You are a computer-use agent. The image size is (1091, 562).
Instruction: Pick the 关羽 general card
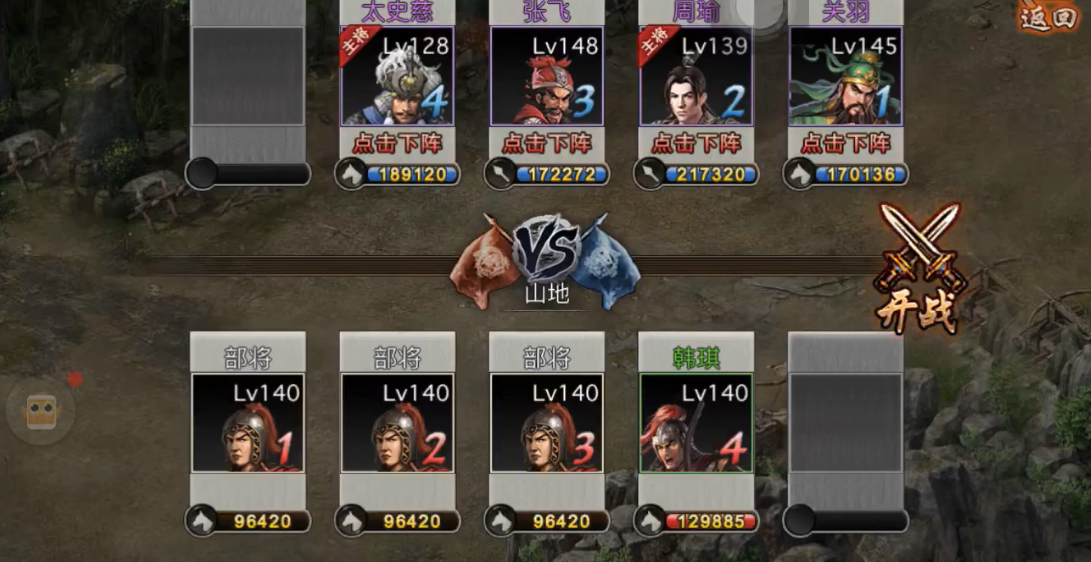click(846, 76)
